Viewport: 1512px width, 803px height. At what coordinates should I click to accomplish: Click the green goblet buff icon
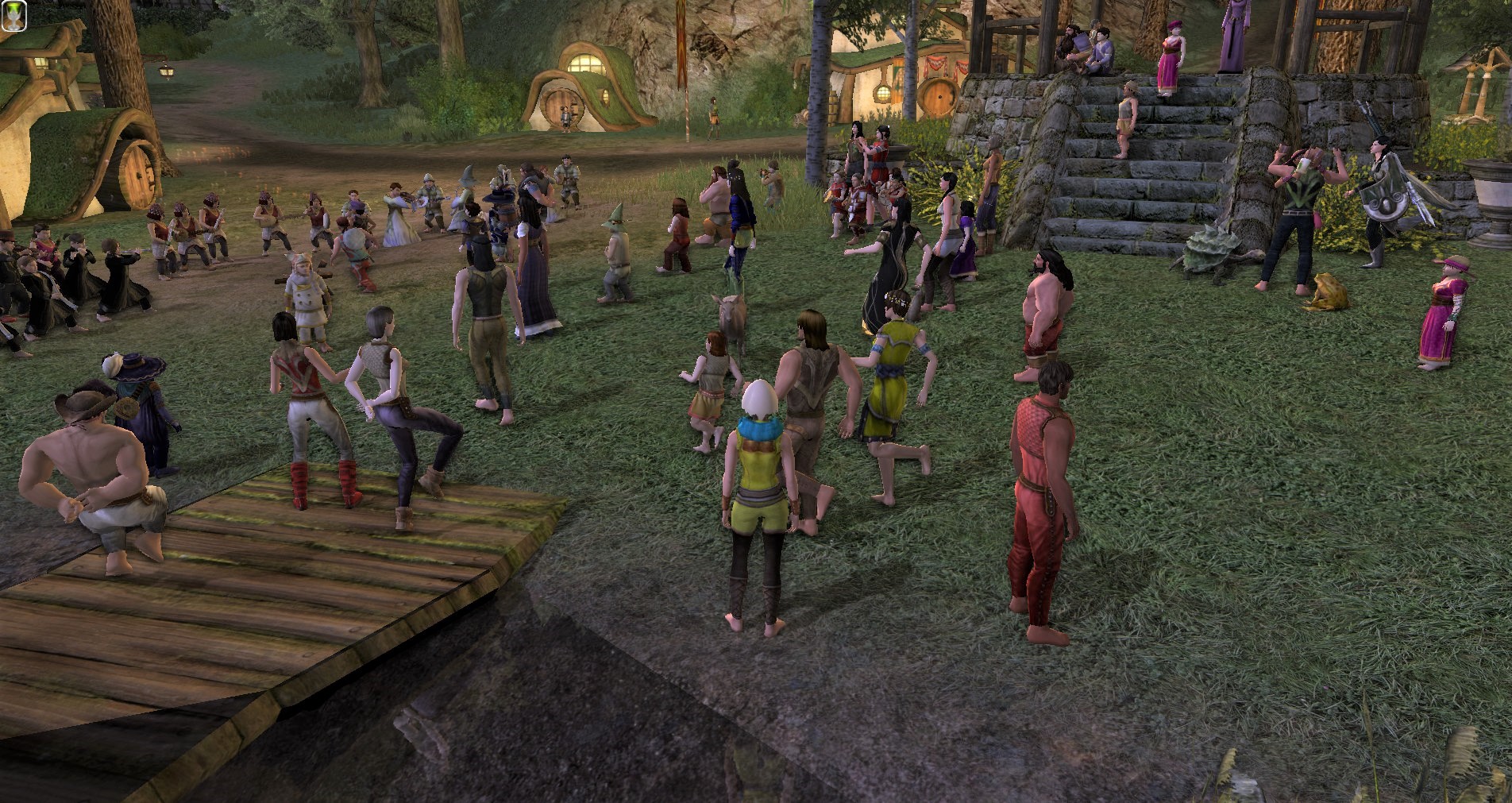tap(13, 15)
